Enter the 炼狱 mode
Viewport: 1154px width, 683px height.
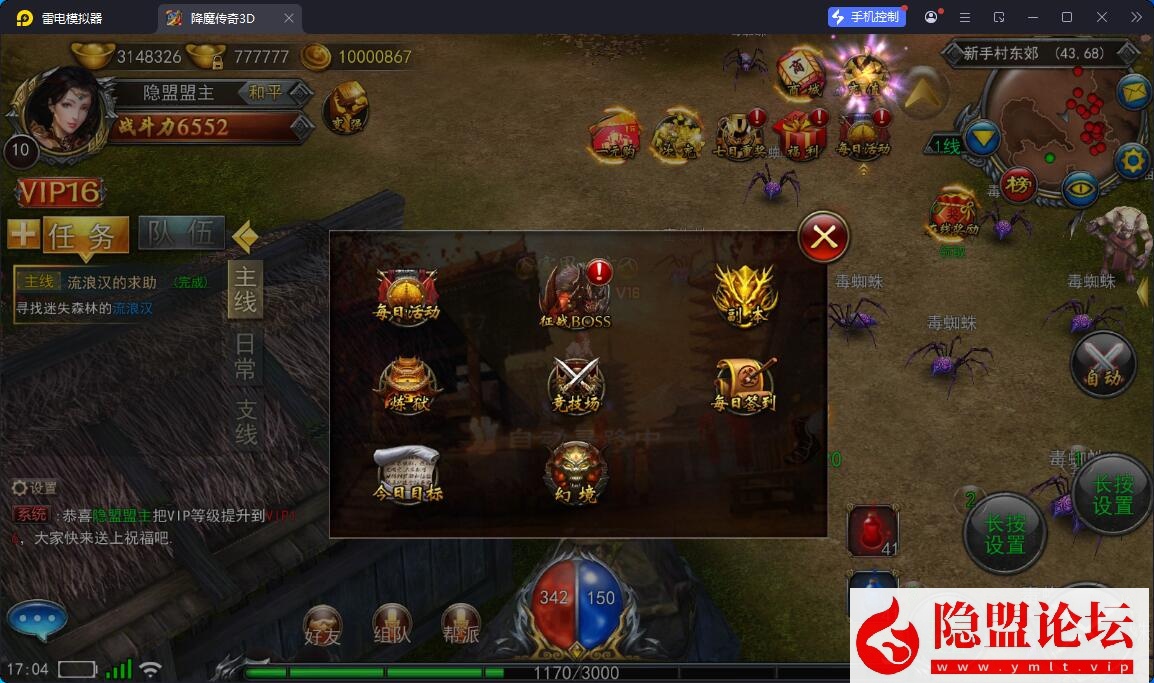click(x=407, y=385)
